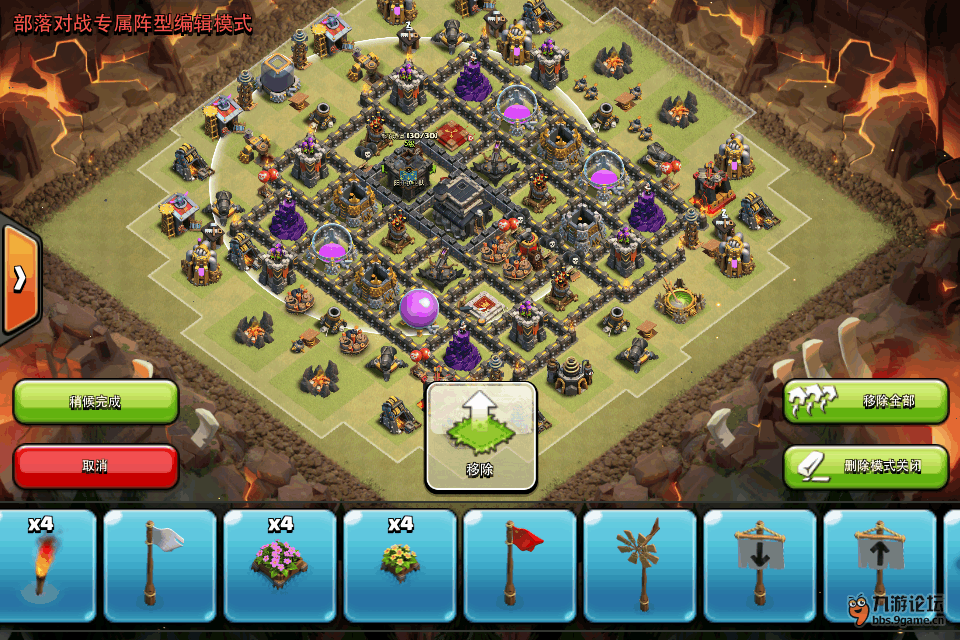
Task: Select the pink flower bed slot
Action: coord(280,566)
